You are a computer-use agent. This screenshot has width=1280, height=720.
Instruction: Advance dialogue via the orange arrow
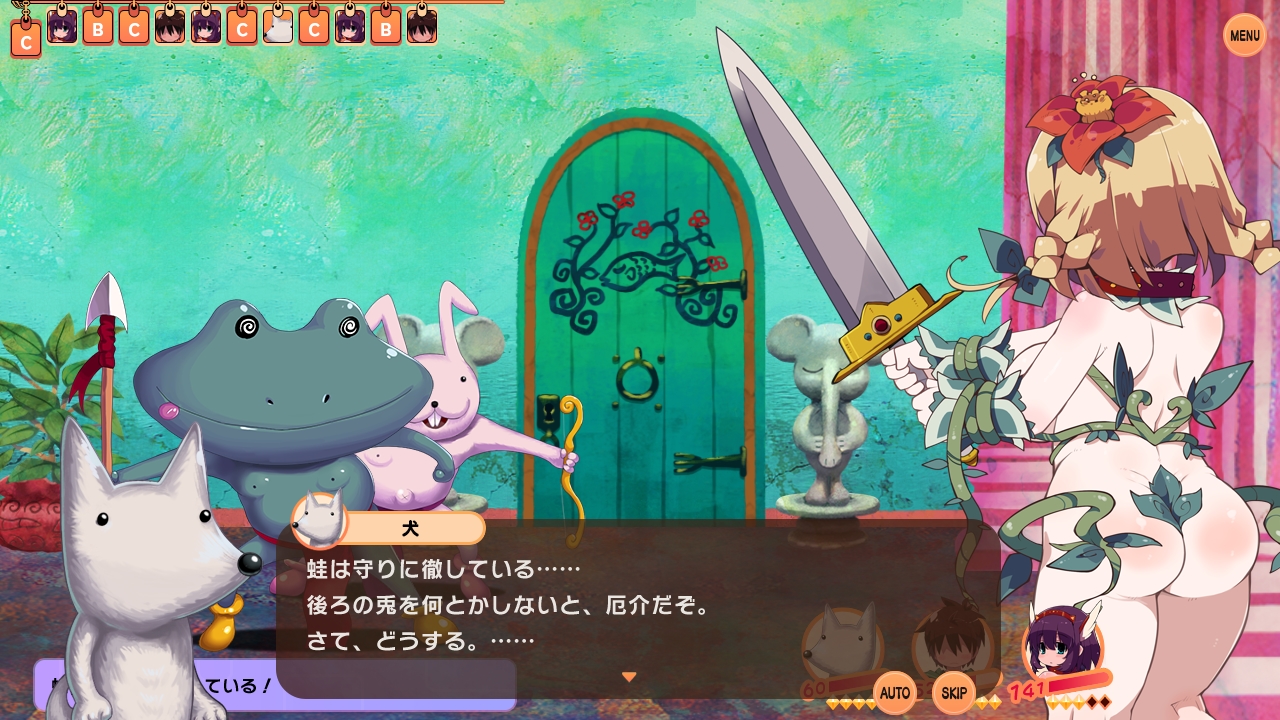[x=629, y=677]
